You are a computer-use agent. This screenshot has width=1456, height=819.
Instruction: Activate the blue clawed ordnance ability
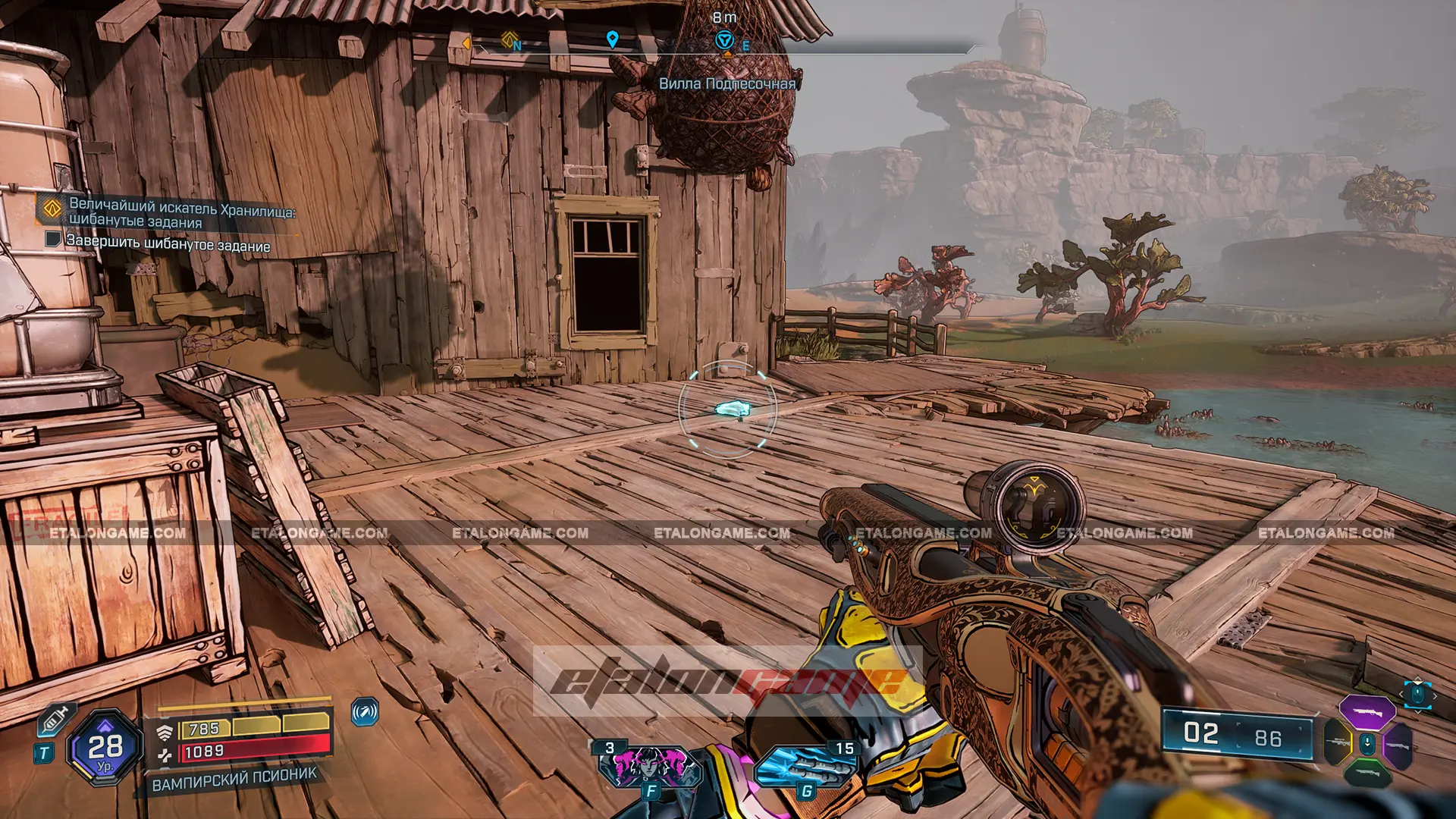tap(804, 766)
